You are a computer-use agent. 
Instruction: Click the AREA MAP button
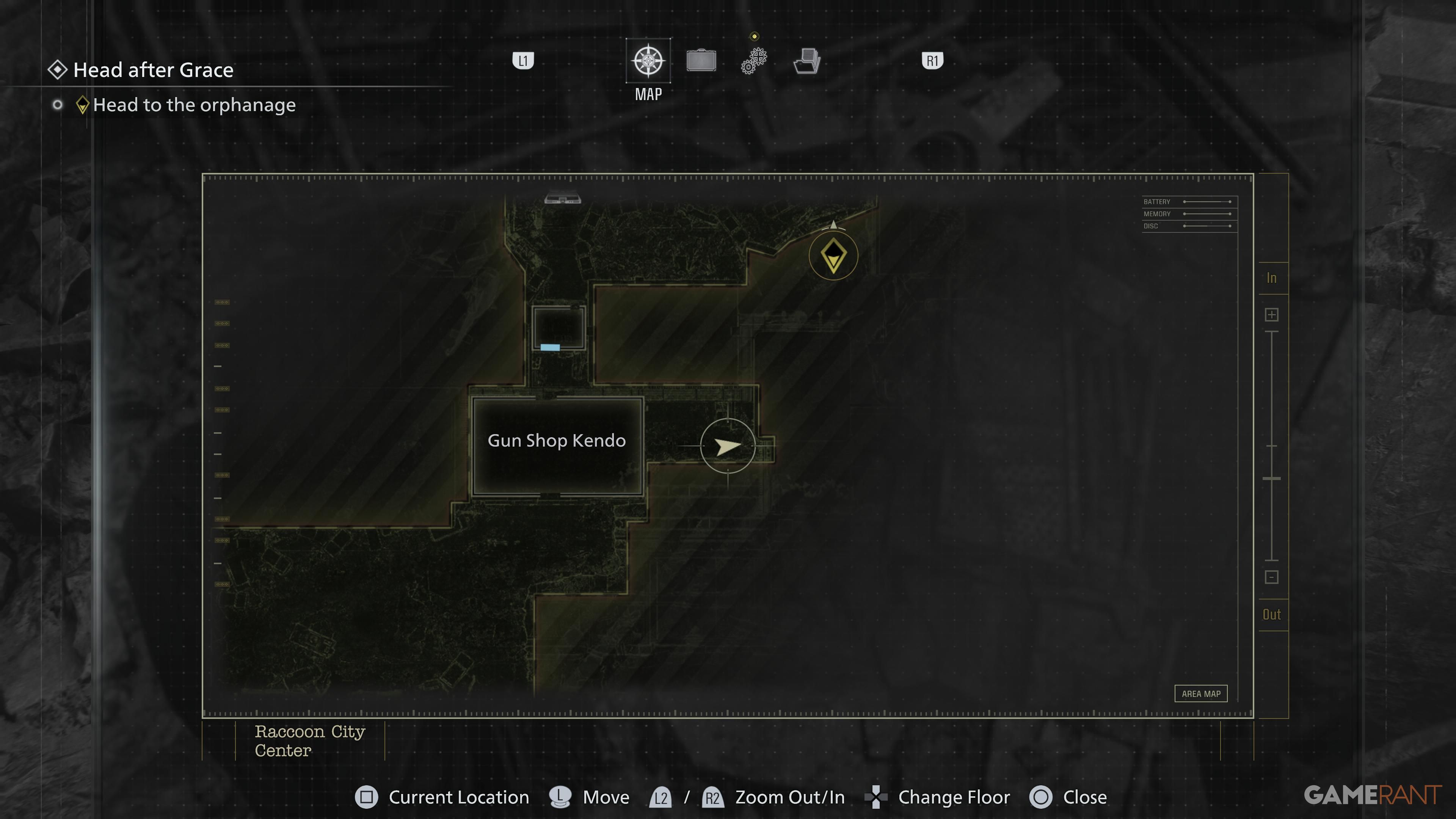(1201, 693)
